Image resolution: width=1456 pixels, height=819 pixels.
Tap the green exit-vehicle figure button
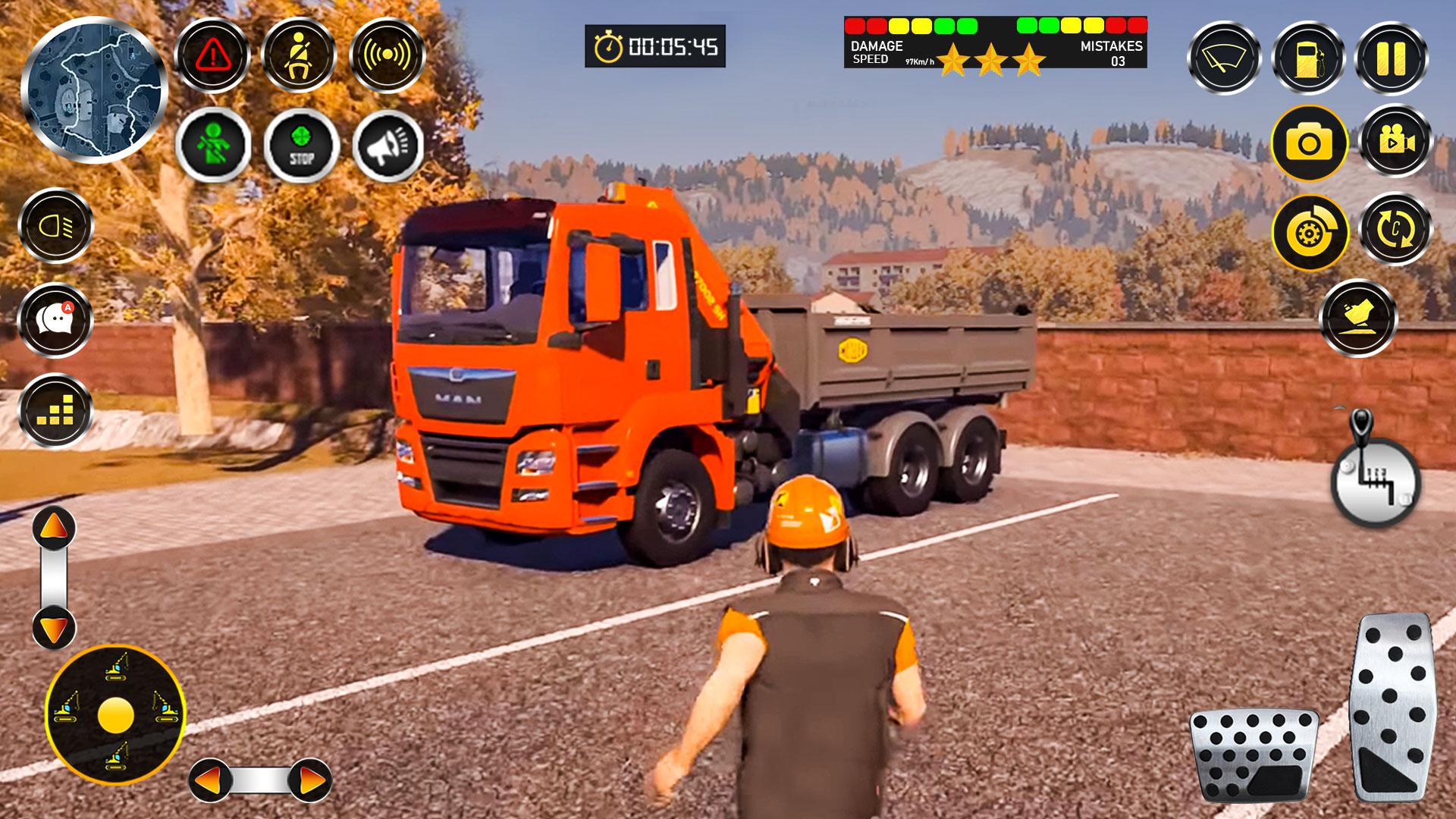(x=213, y=144)
